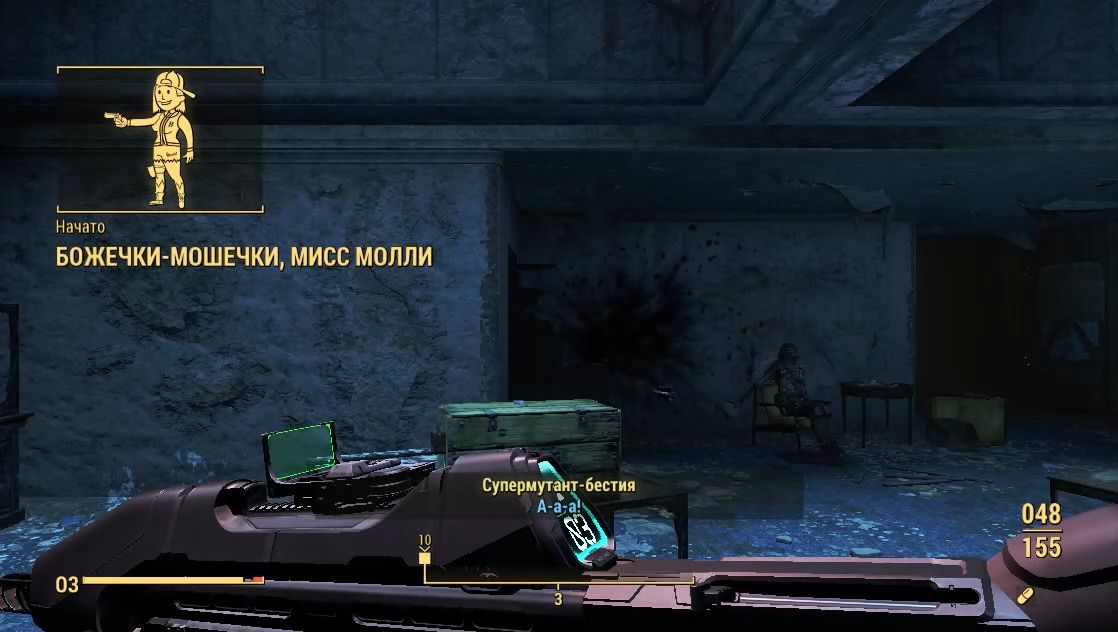Click the square quest marker on the compass
Image resolution: width=1118 pixels, height=632 pixels.
(424, 558)
